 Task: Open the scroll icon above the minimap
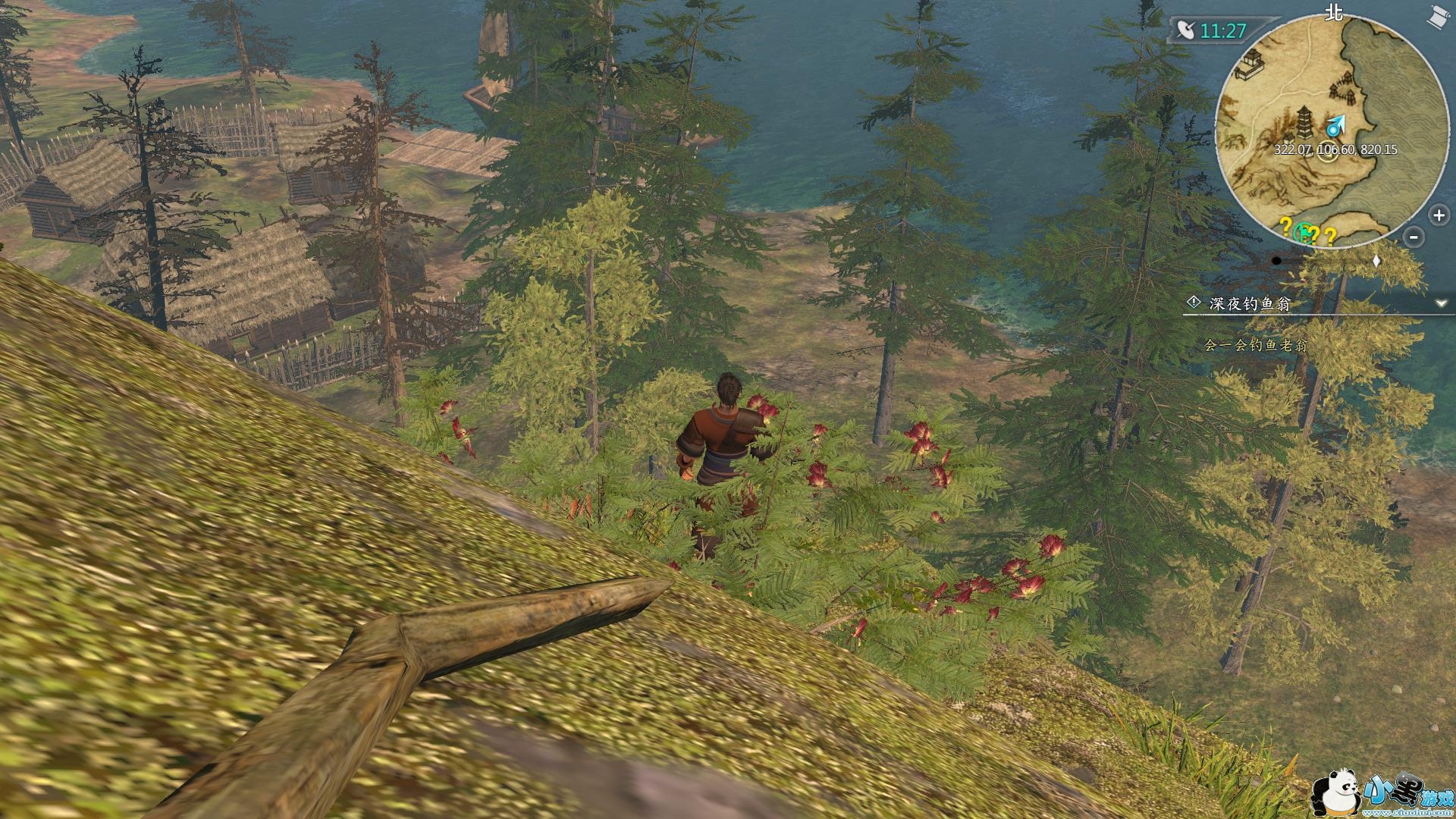click(1439, 17)
